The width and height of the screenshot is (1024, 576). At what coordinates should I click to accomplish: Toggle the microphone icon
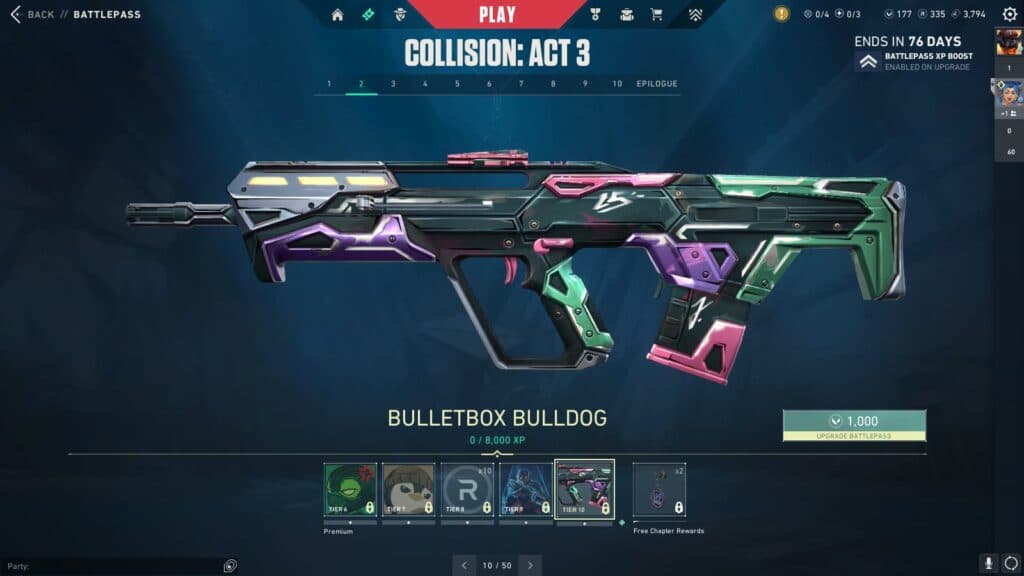click(987, 564)
